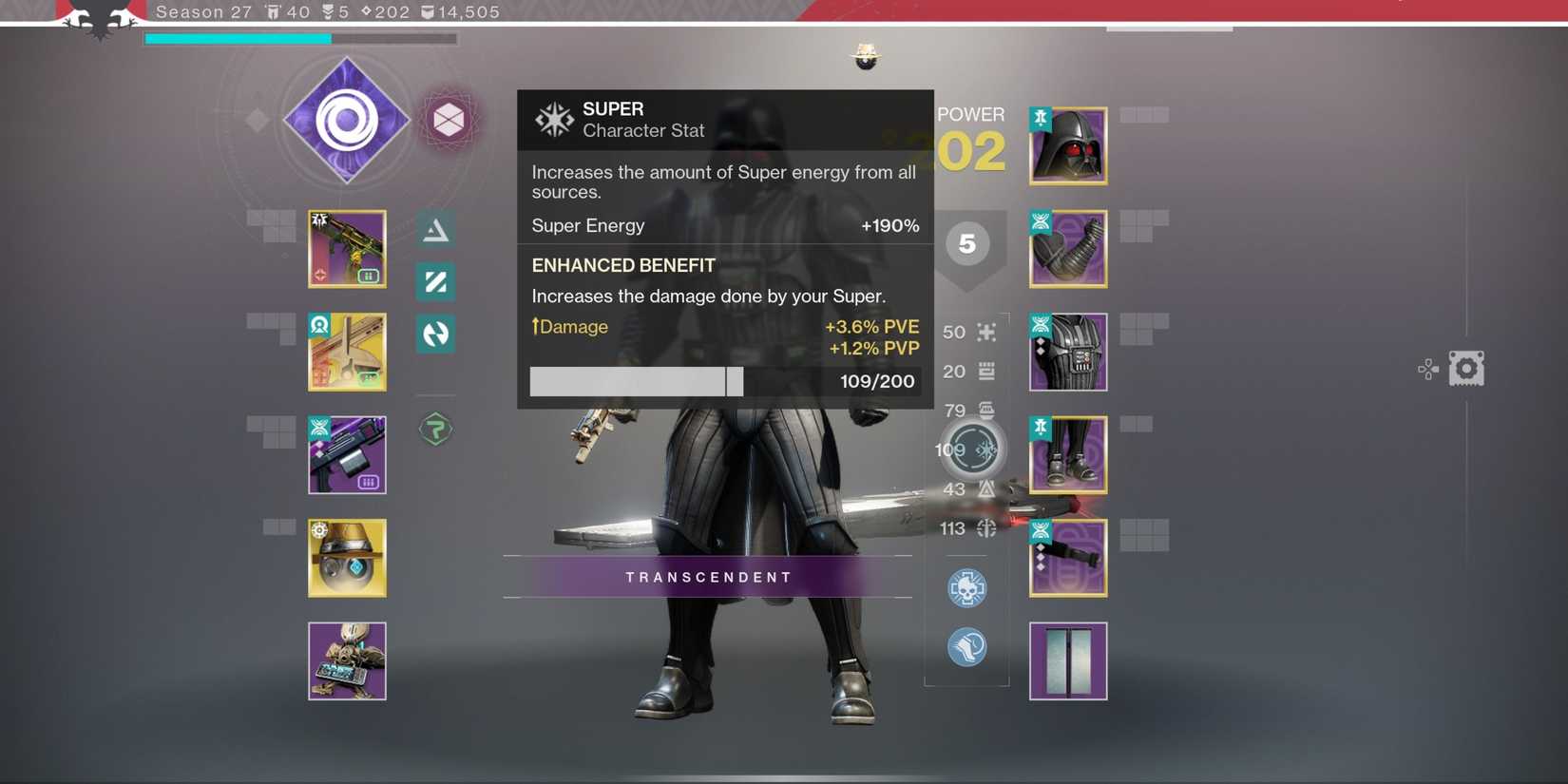
Task: Click the gamepad icon near the right edge
Action: point(1427,369)
